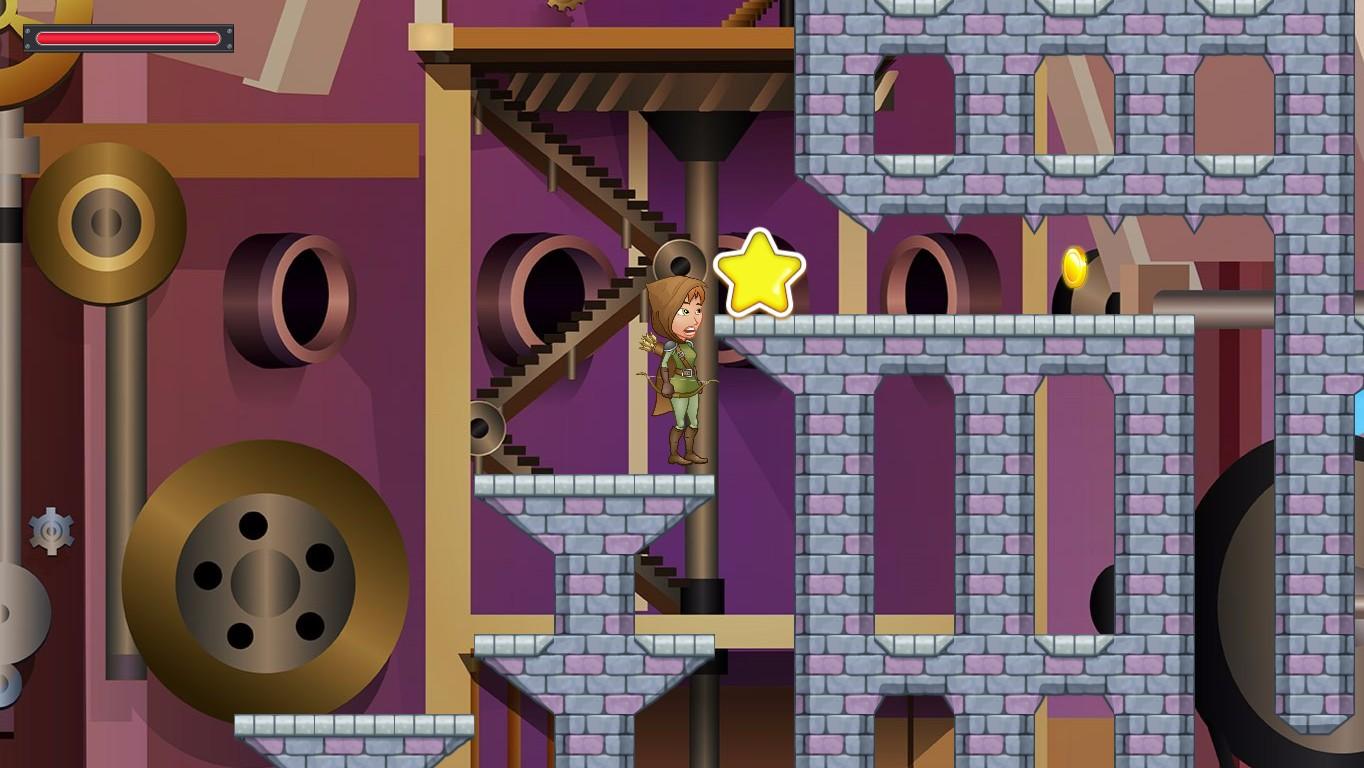Click the health bar panel at top left
Screen dimensions: 1364x768
coord(128,38)
